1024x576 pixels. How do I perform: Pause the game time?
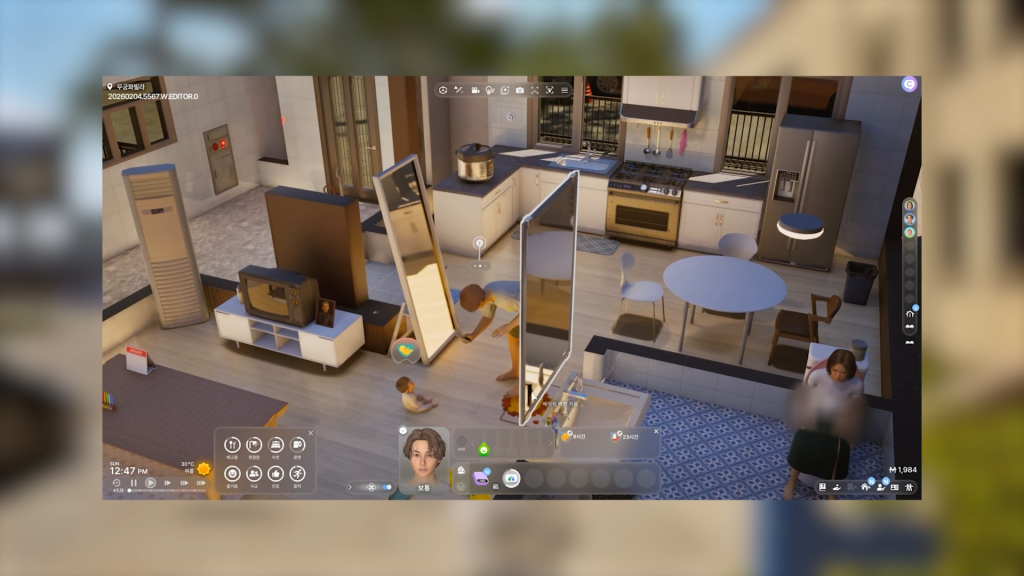[133, 483]
